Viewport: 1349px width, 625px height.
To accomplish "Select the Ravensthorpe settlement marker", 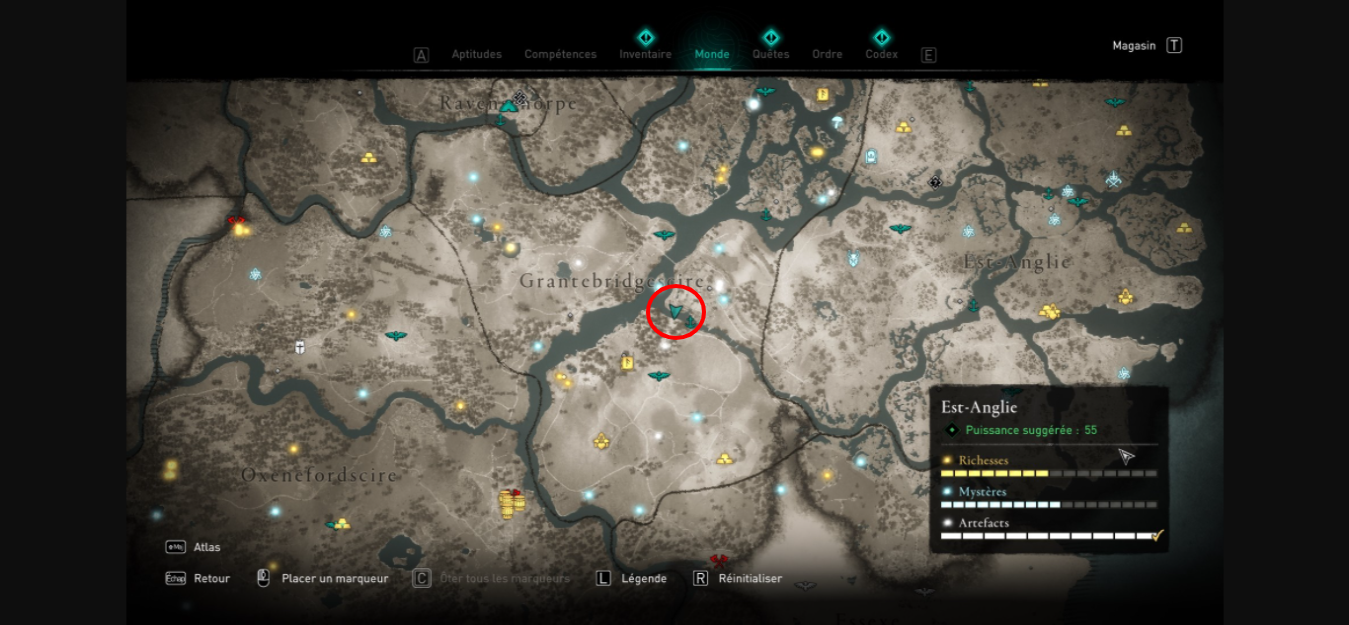I will pos(509,105).
